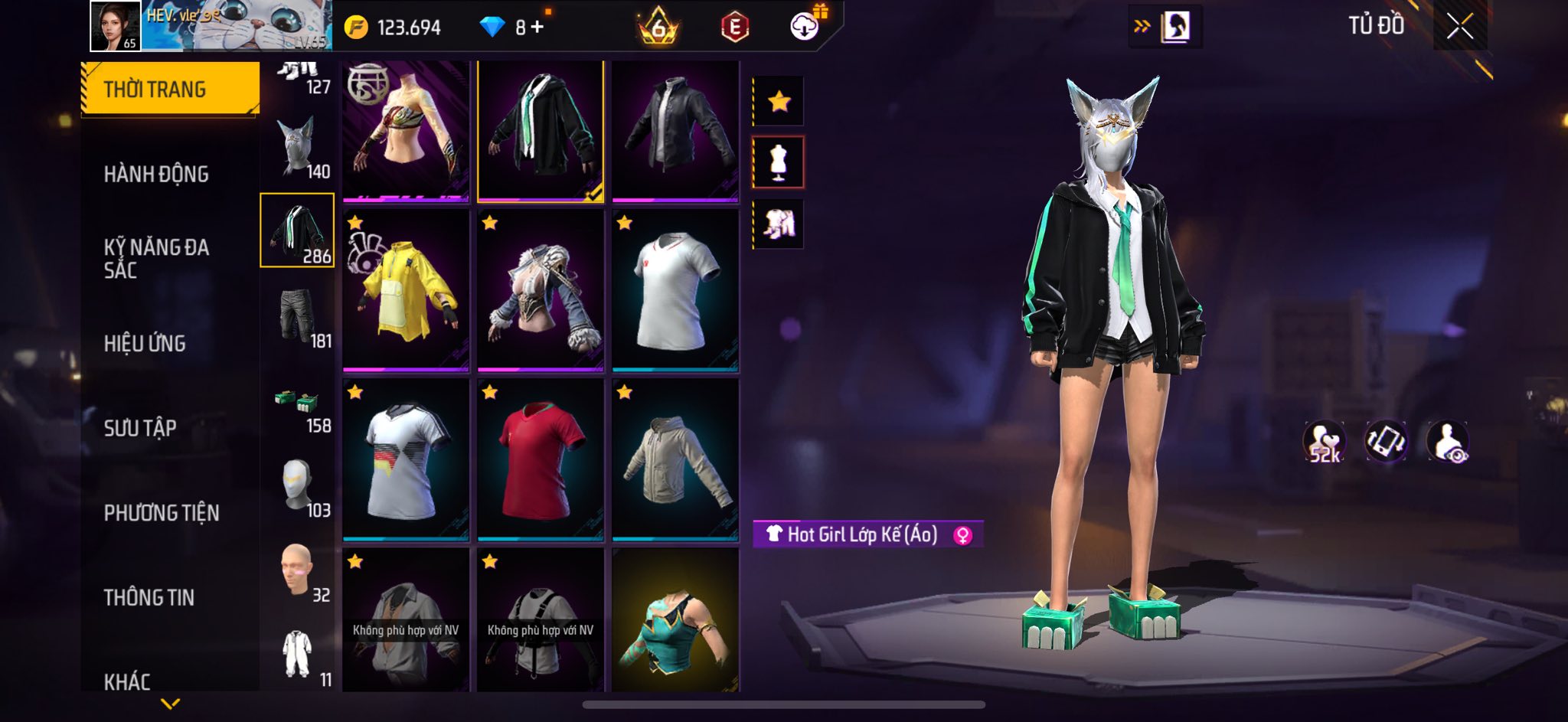The image size is (1568, 722).
Task: Open the Sưu Tập menu entry
Action: tap(140, 428)
